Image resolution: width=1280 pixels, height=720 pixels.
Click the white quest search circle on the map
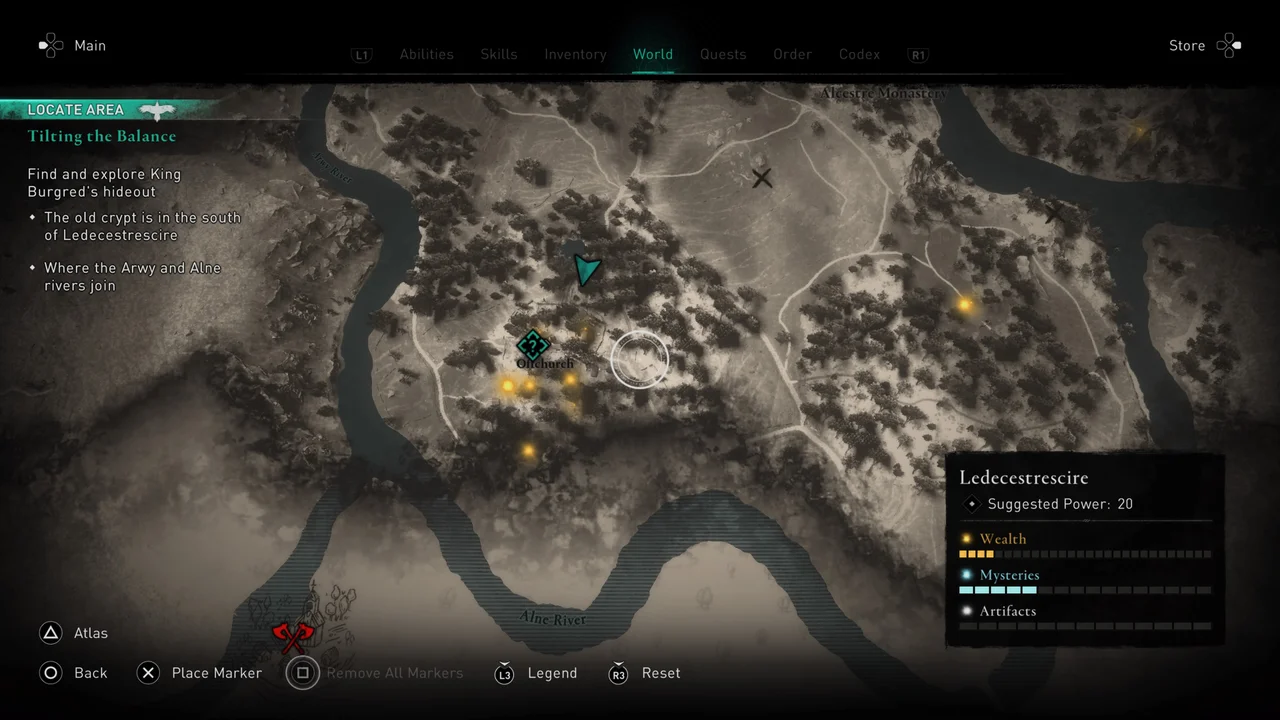[639, 360]
